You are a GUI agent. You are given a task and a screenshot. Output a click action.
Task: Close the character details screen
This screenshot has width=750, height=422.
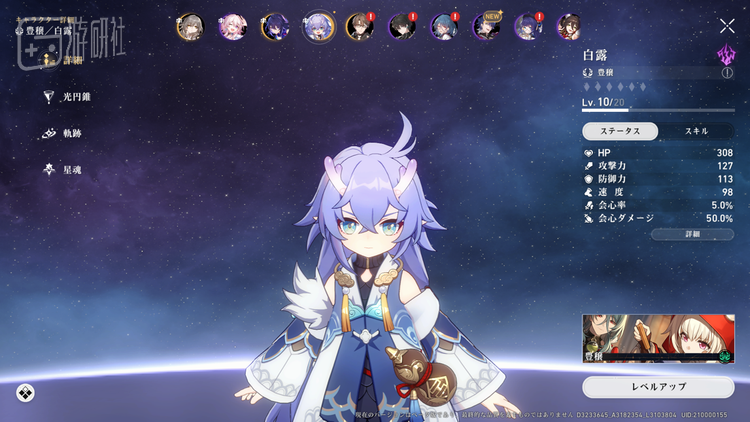pyautogui.click(x=727, y=26)
